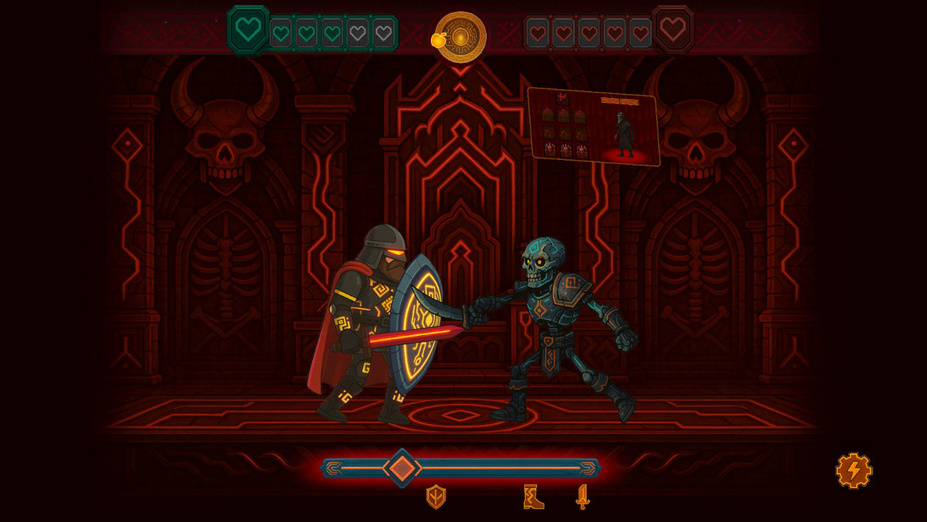The height and width of the screenshot is (522, 927).
Task: Click the lightning bolt gear button
Action: [853, 470]
